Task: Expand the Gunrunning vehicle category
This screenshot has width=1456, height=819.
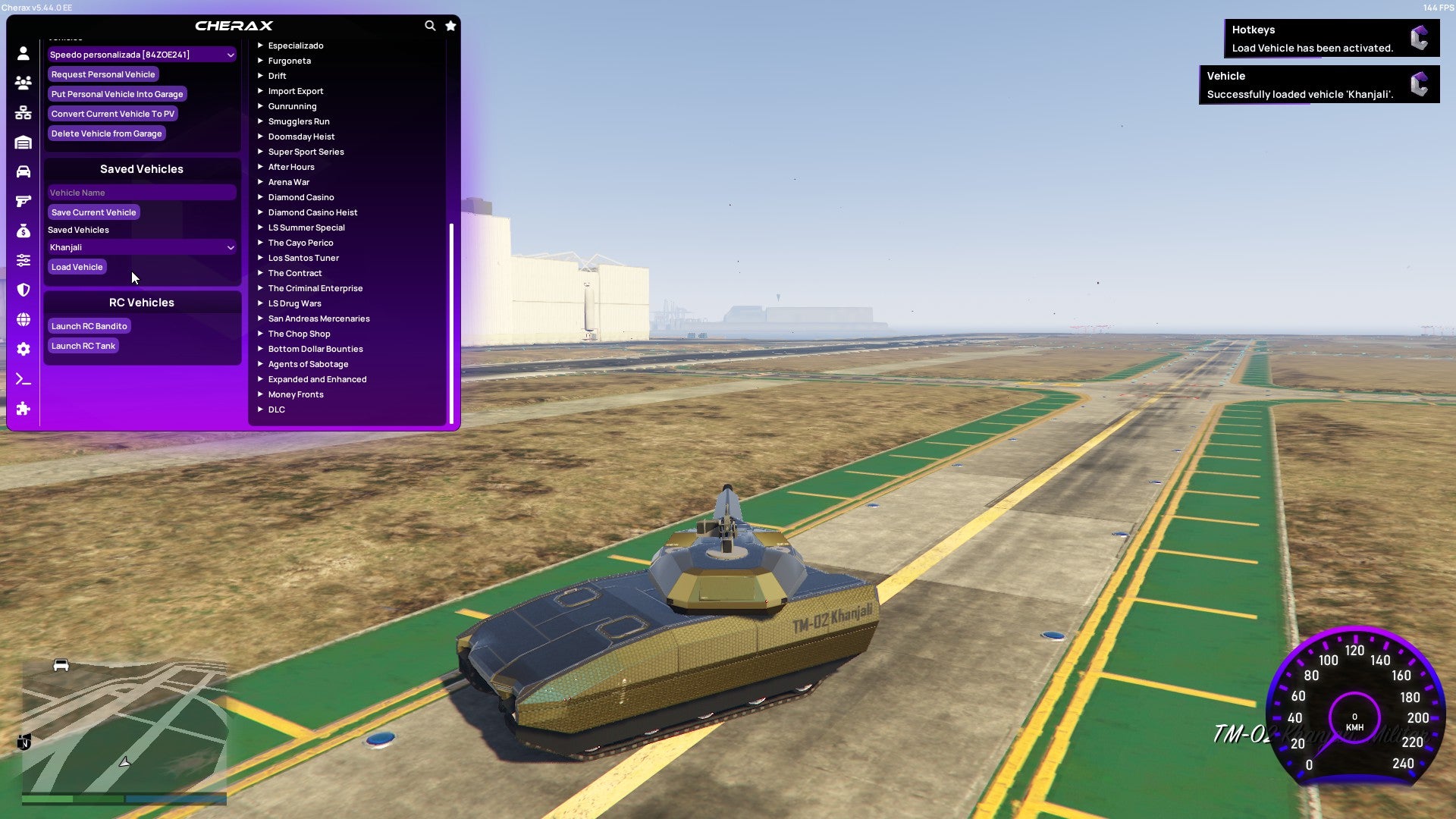Action: pos(293,106)
